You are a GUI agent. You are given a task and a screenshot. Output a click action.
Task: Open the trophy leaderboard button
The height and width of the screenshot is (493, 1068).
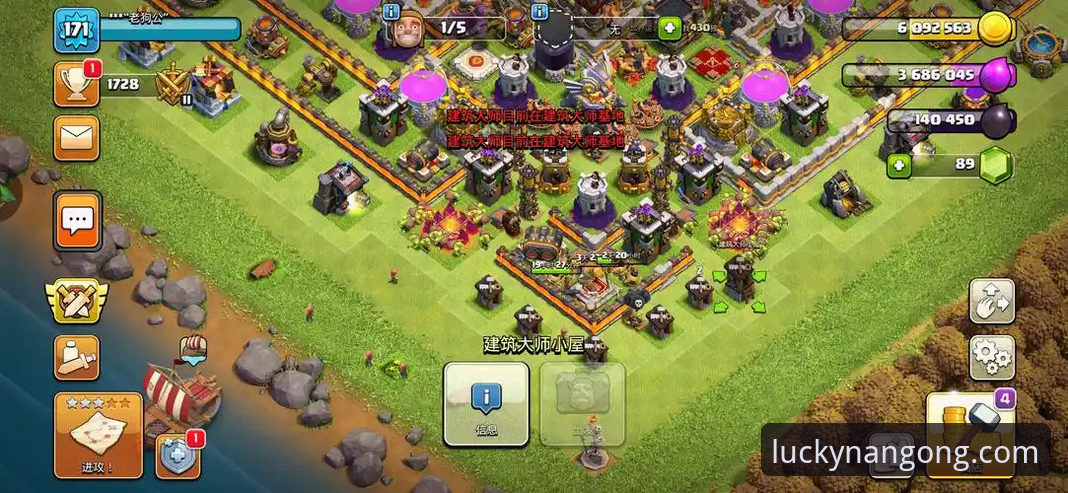[76, 84]
